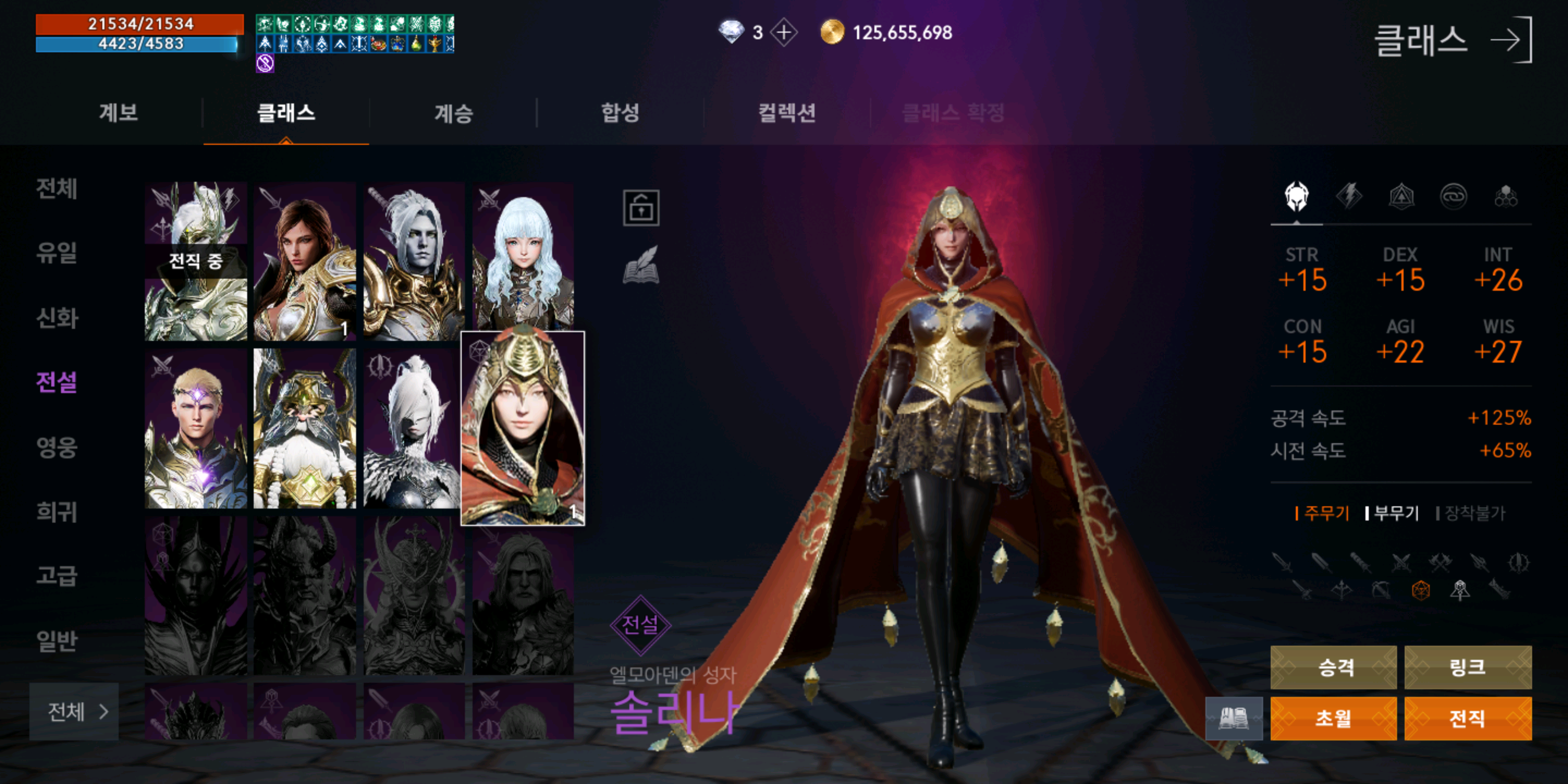This screenshot has width=1568, height=784.
Task: Pick the white-bearded dwarf class card
Action: point(304,428)
